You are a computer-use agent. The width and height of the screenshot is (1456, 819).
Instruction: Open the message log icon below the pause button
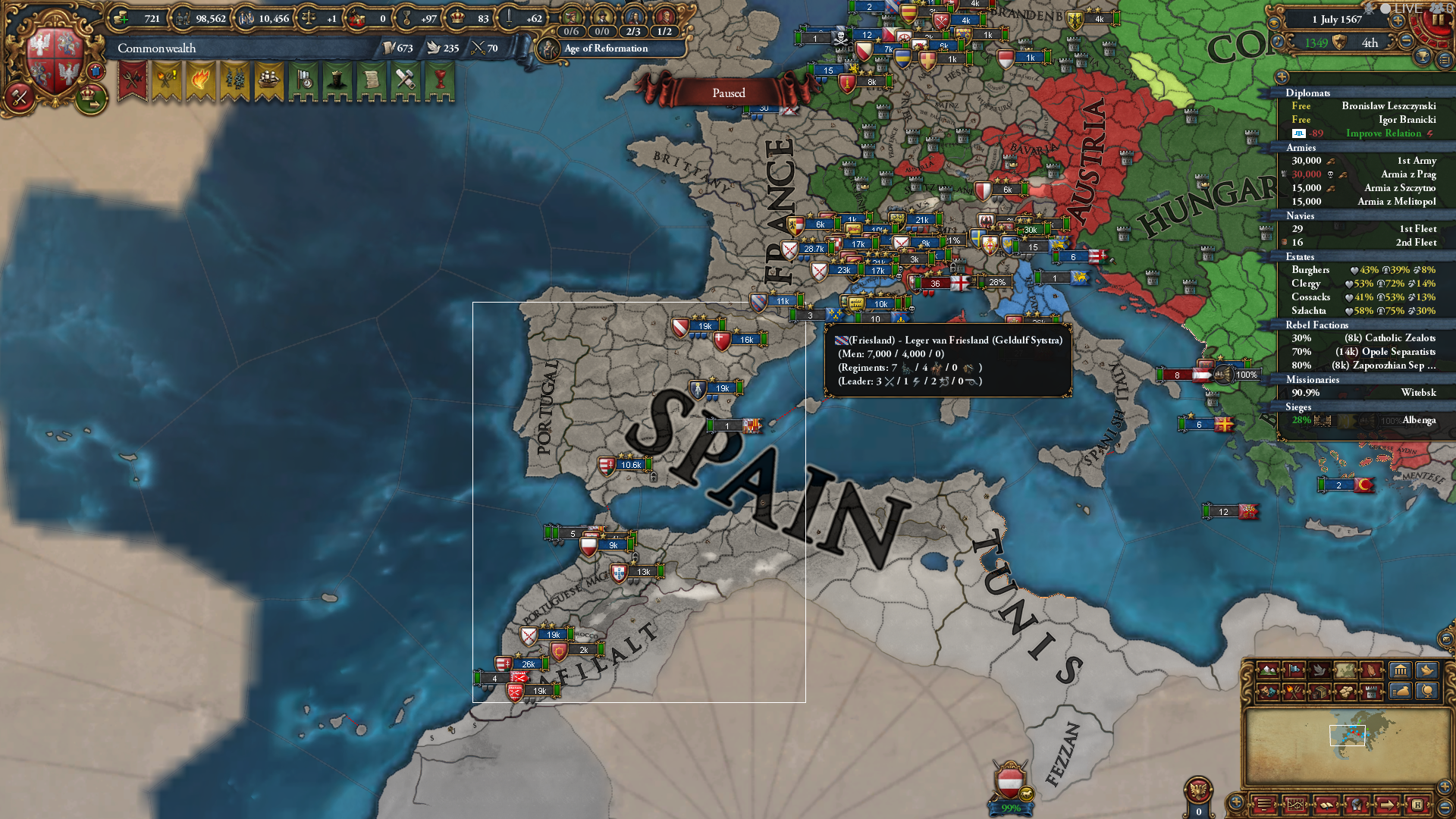click(1445, 58)
